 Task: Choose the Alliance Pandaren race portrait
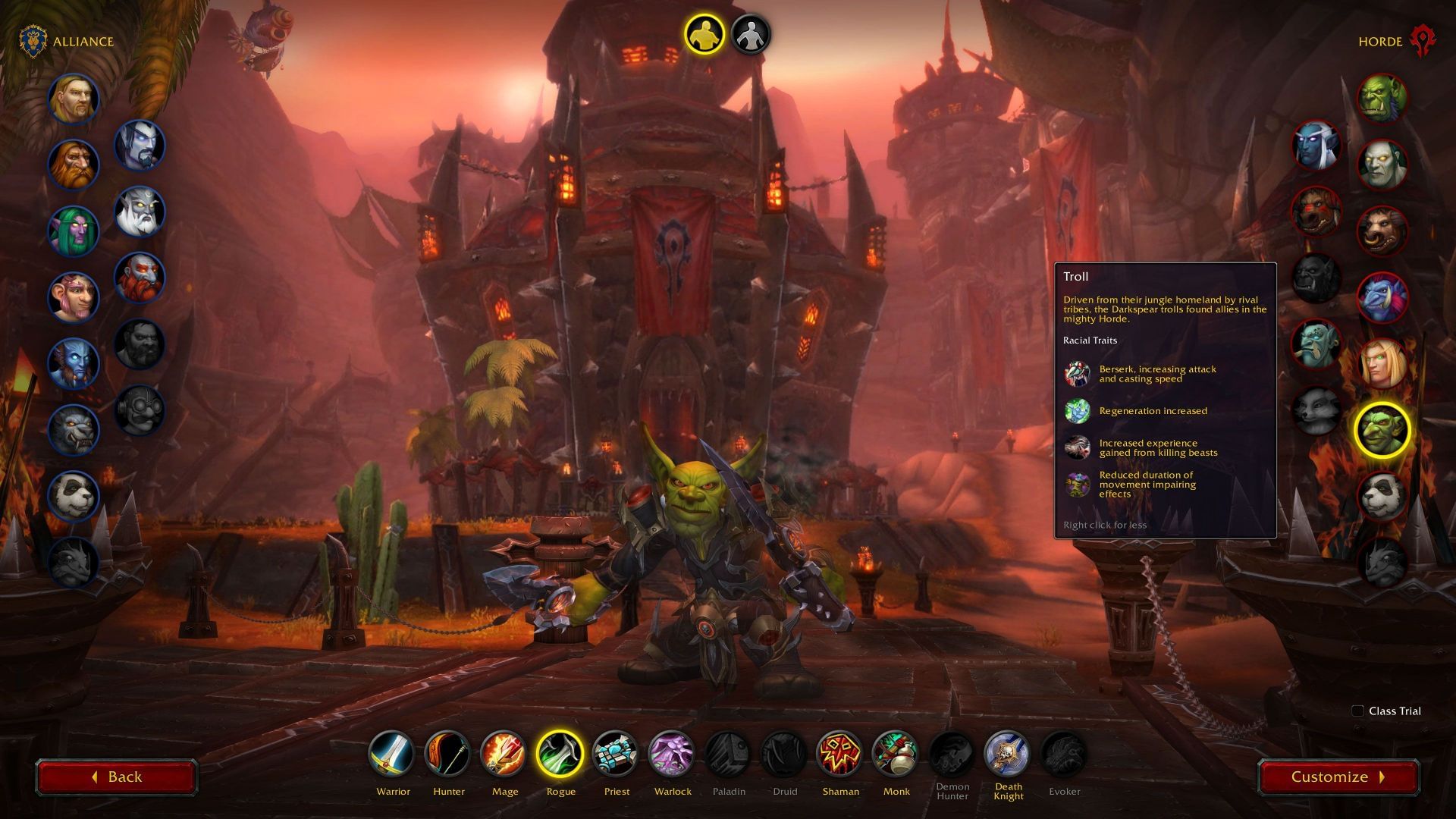(74, 496)
